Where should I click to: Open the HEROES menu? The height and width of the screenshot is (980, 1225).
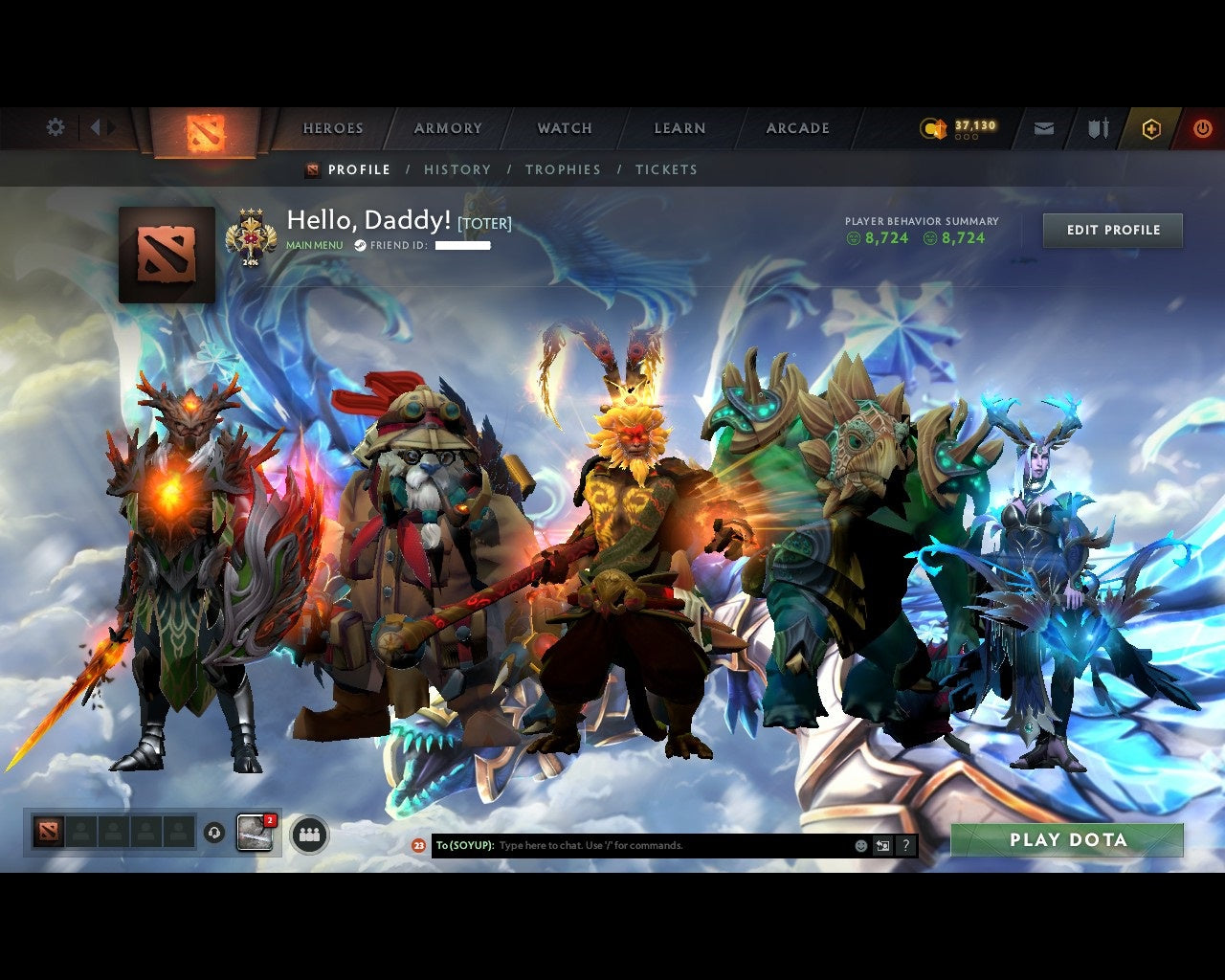(332, 127)
